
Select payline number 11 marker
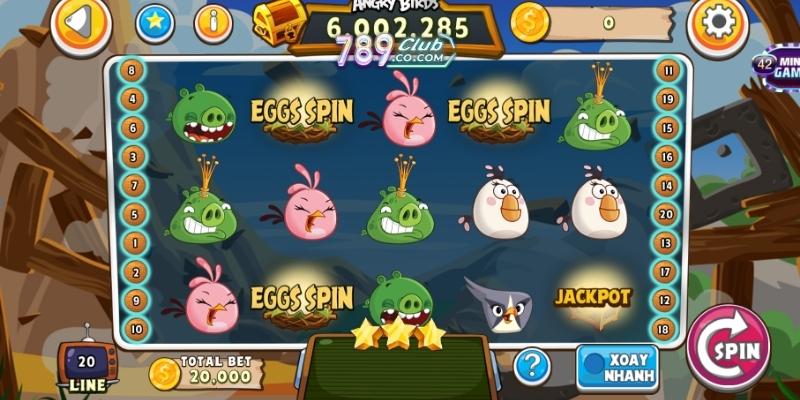pyautogui.click(x=666, y=71)
